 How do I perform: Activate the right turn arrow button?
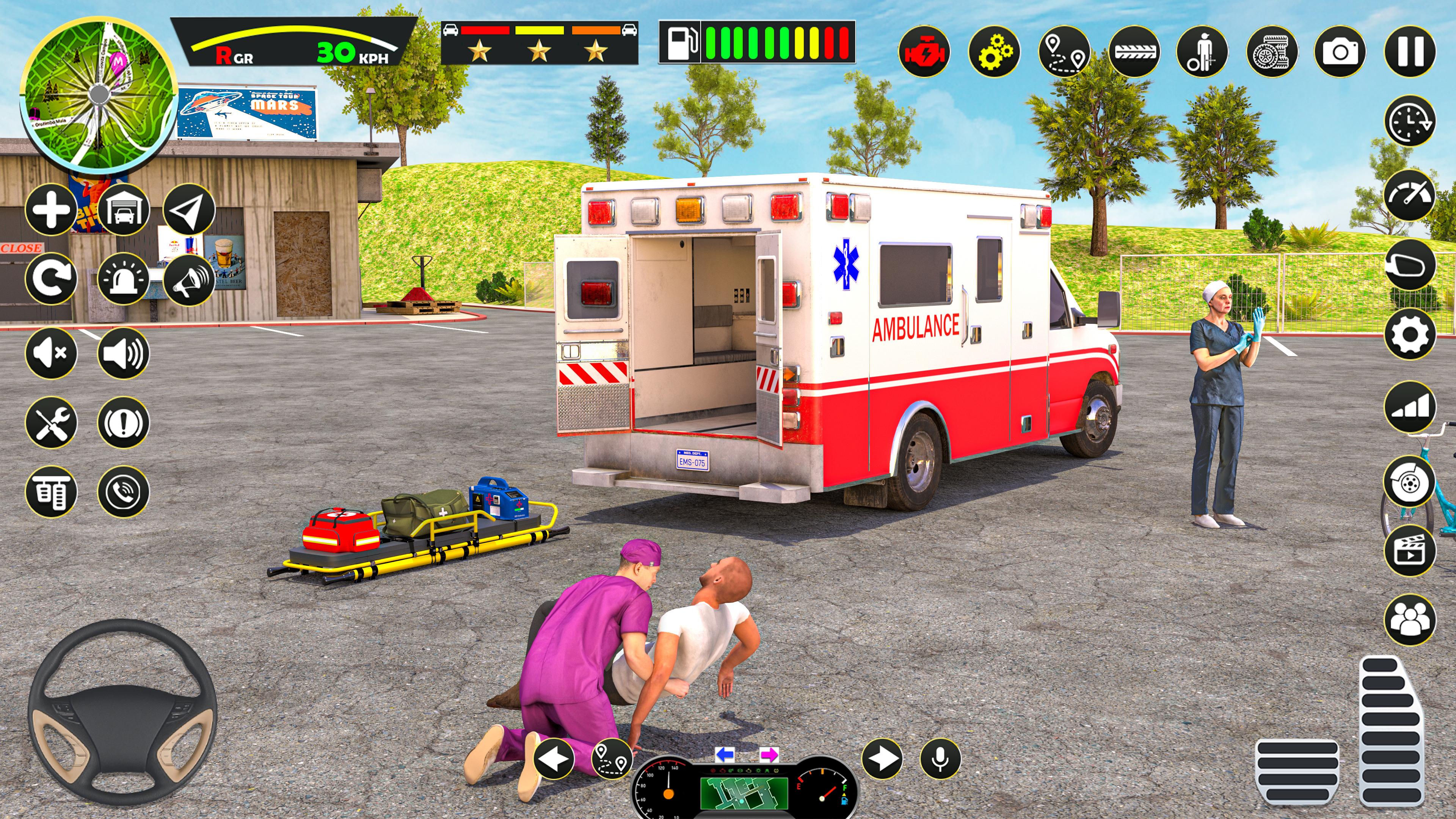point(882,758)
